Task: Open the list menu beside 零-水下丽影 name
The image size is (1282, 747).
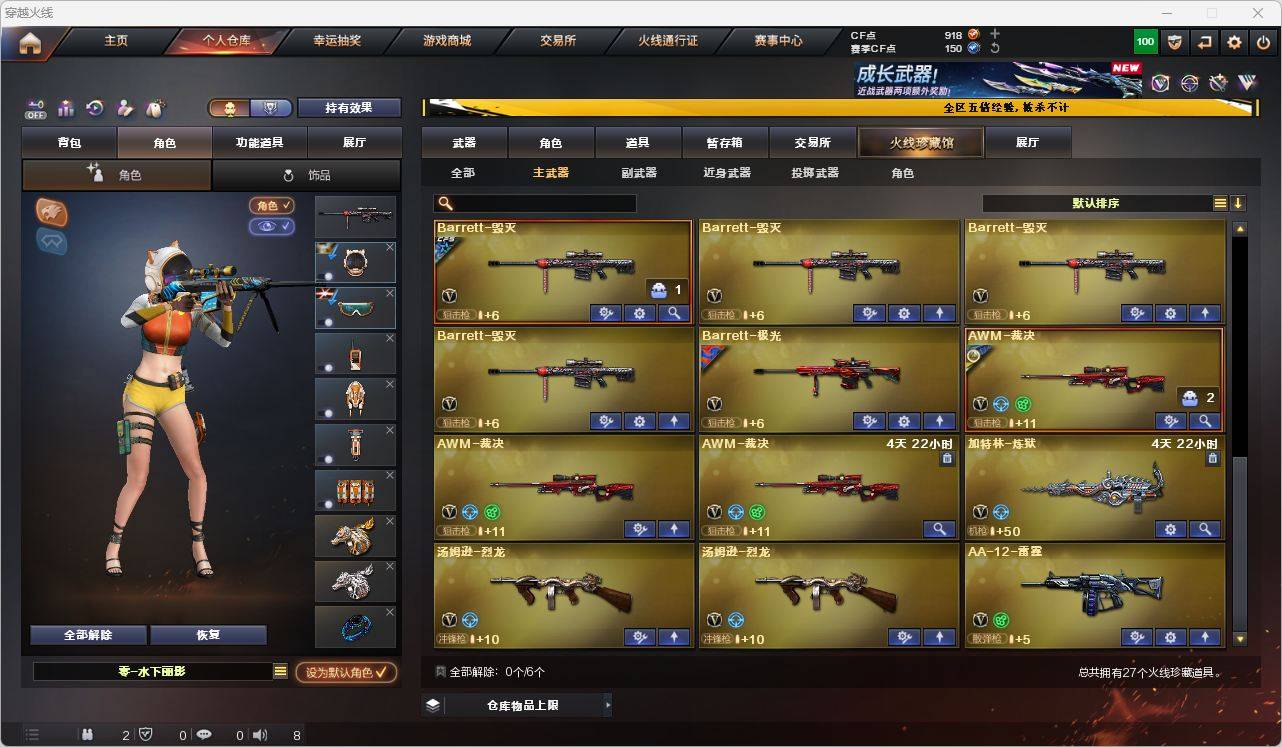Action: point(279,673)
